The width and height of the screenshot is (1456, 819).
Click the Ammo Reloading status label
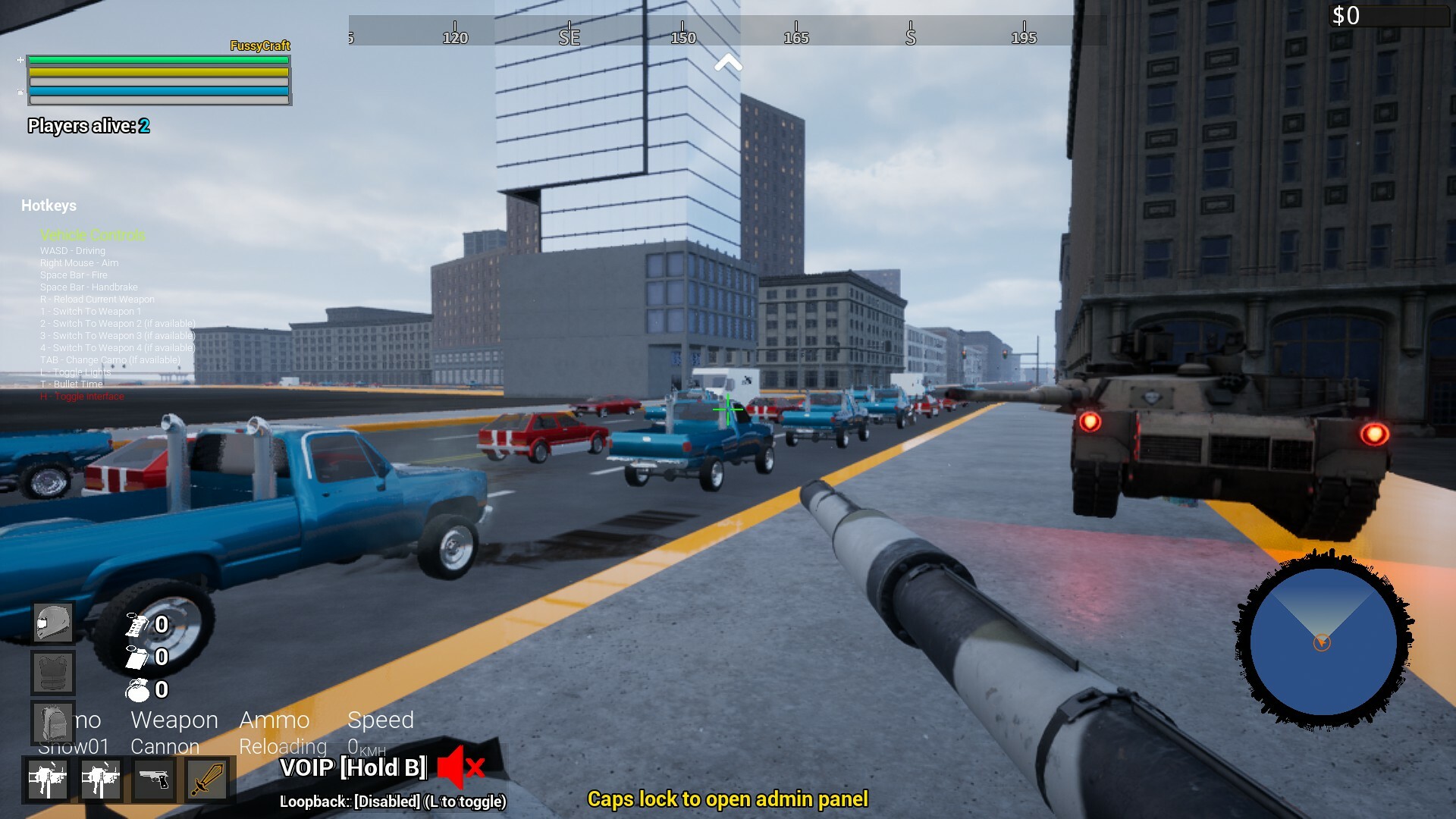281,732
